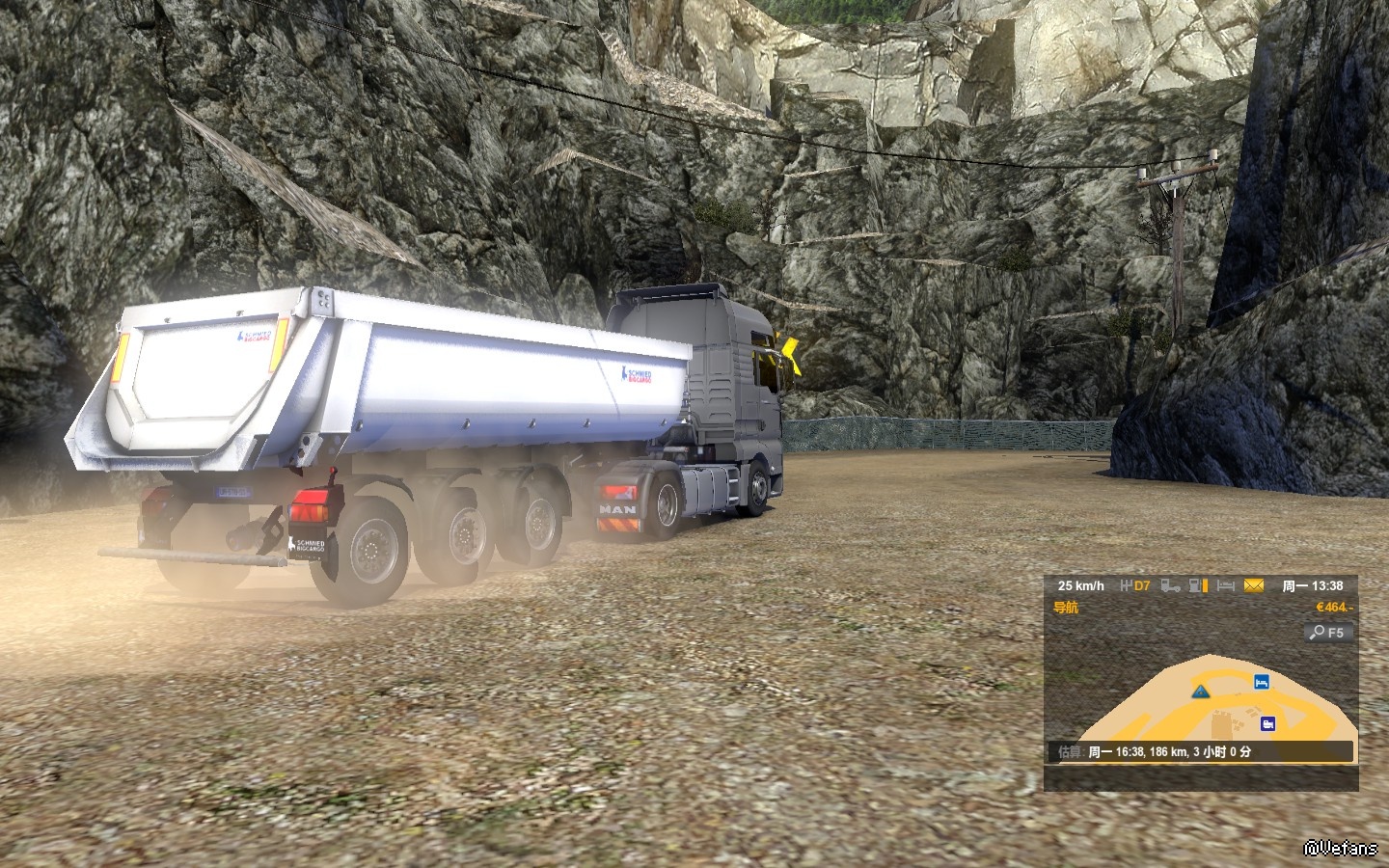Open the yellow mail envelope icon

pos(1253,585)
